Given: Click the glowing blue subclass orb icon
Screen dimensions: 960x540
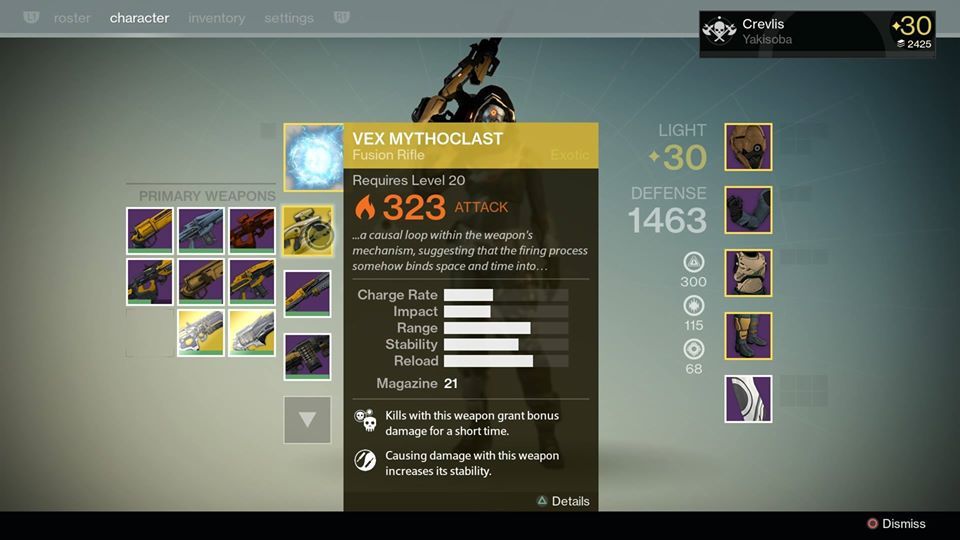Looking at the screenshot, I should pos(314,157).
